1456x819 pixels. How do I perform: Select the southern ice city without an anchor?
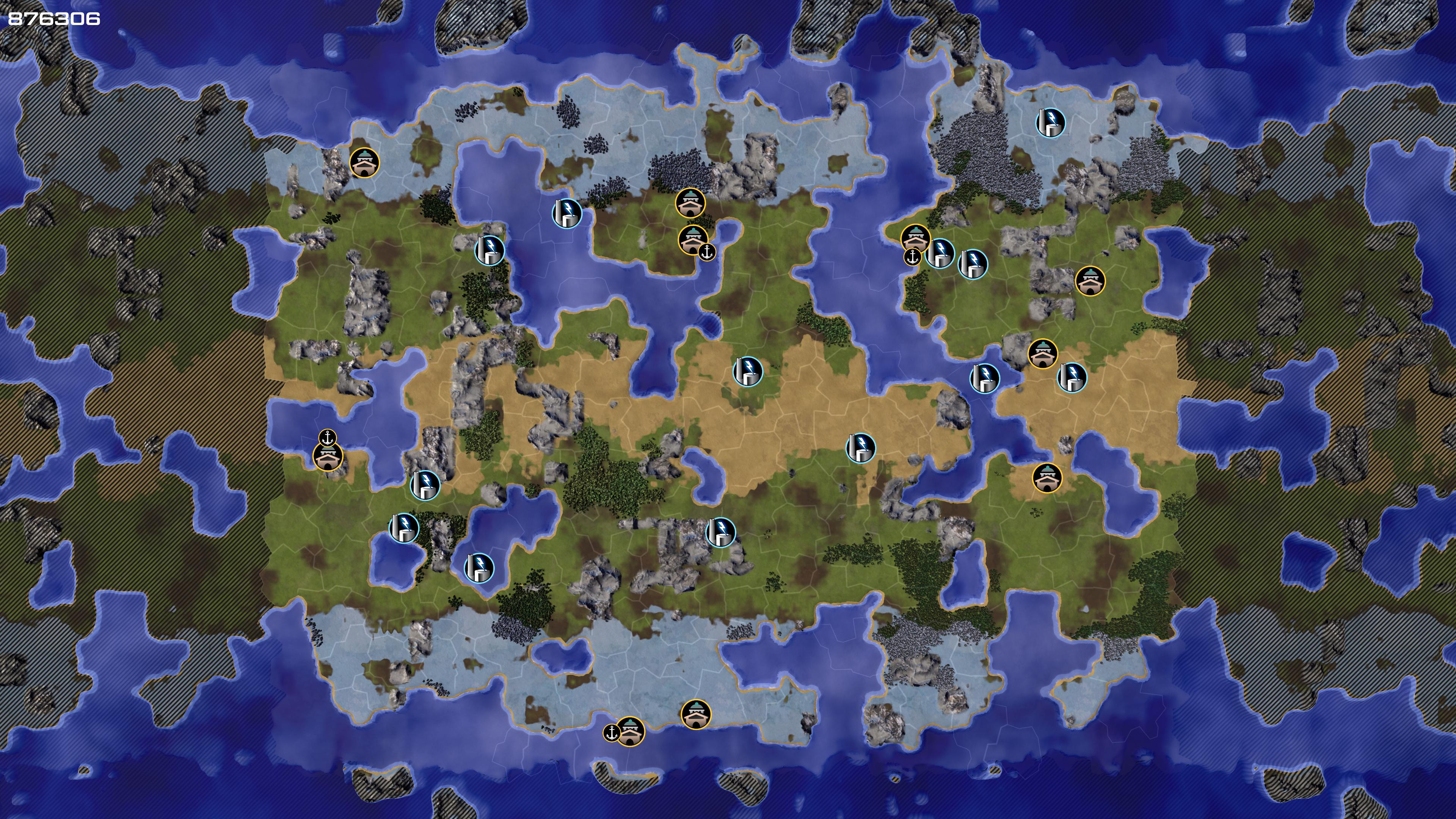tap(696, 714)
